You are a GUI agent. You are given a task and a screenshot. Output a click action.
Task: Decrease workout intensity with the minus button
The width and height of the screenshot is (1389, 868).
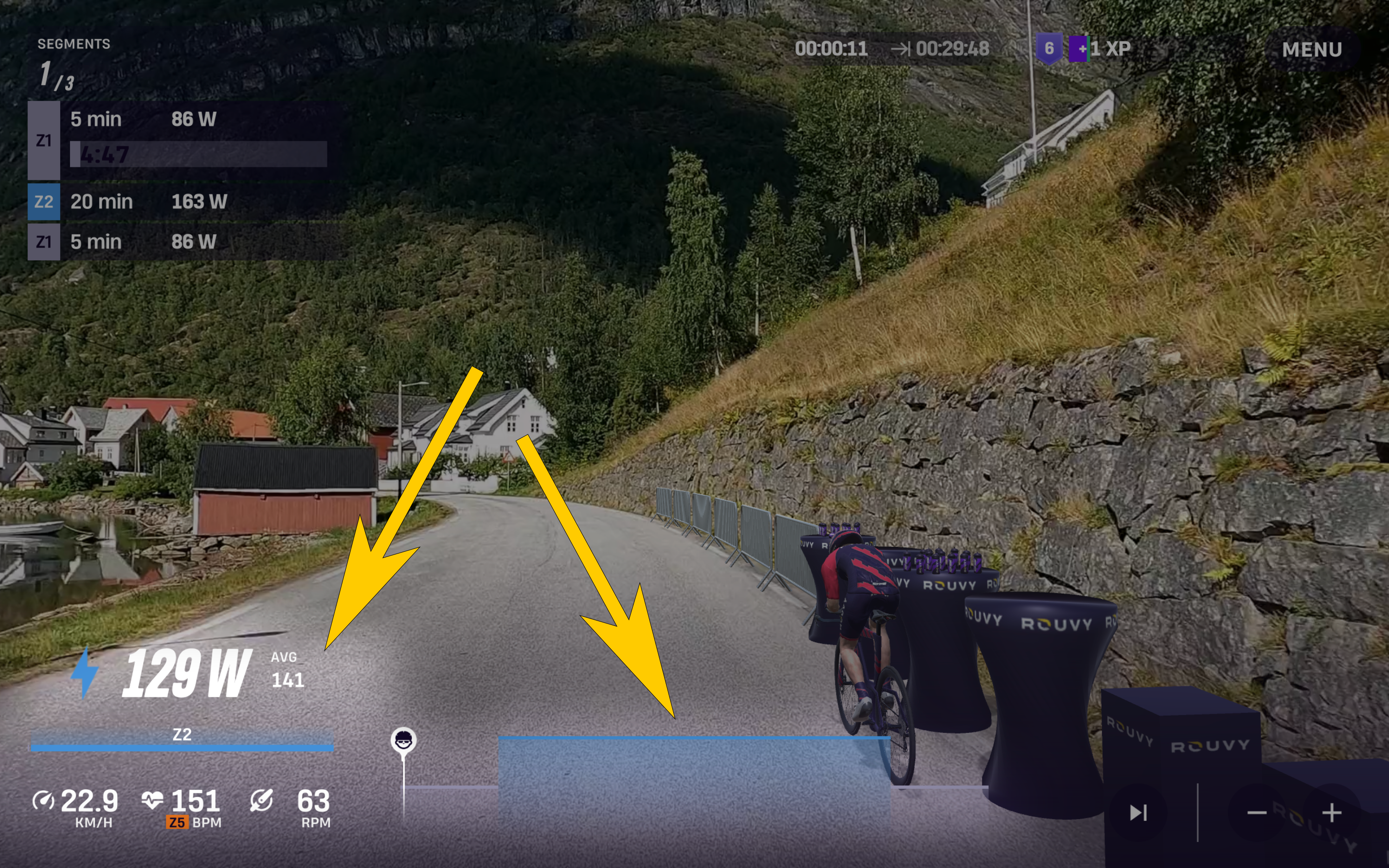click(1256, 813)
